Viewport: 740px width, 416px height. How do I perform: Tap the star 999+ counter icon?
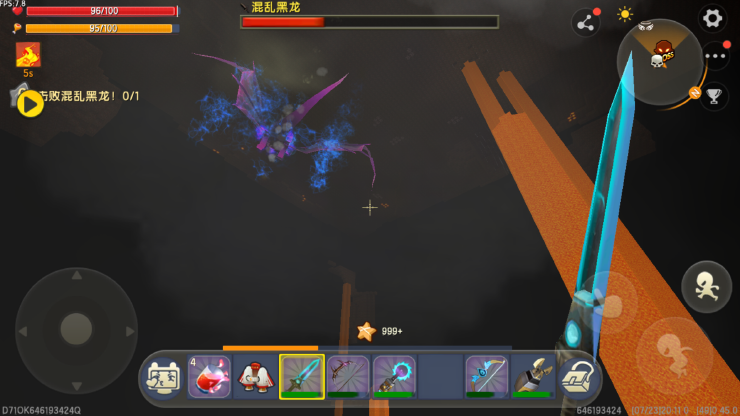tap(366, 330)
